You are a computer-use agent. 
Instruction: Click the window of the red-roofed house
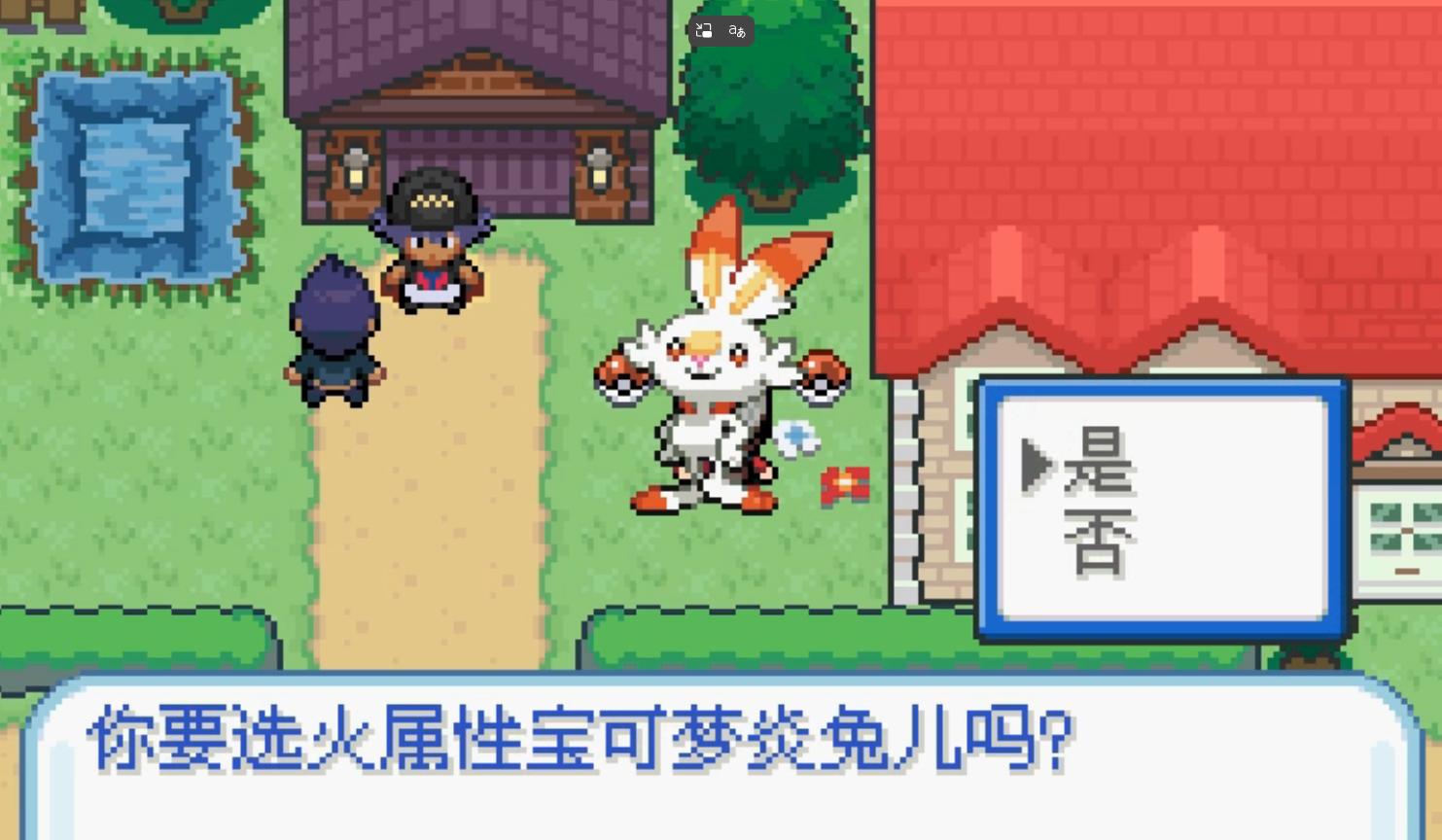click(1403, 530)
